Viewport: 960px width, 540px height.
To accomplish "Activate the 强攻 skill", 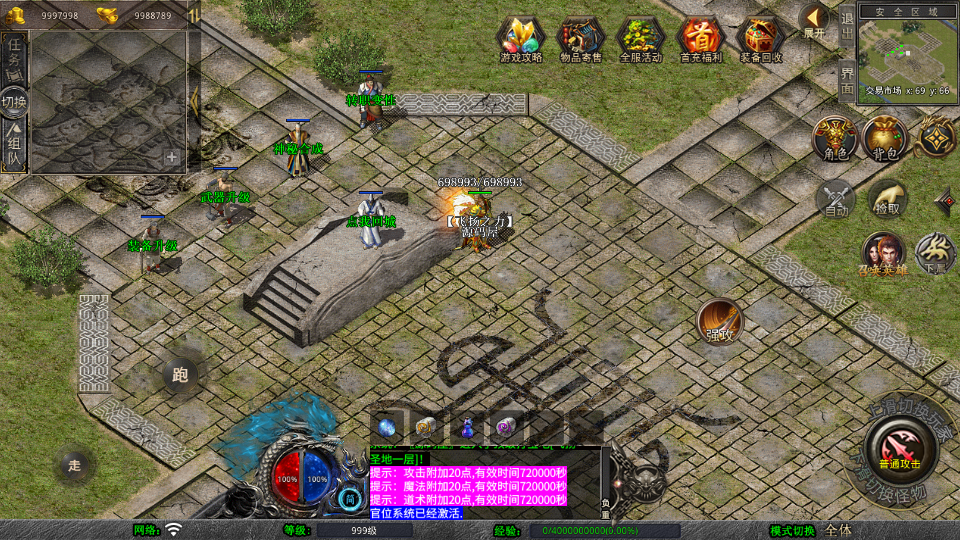I will tap(720, 321).
